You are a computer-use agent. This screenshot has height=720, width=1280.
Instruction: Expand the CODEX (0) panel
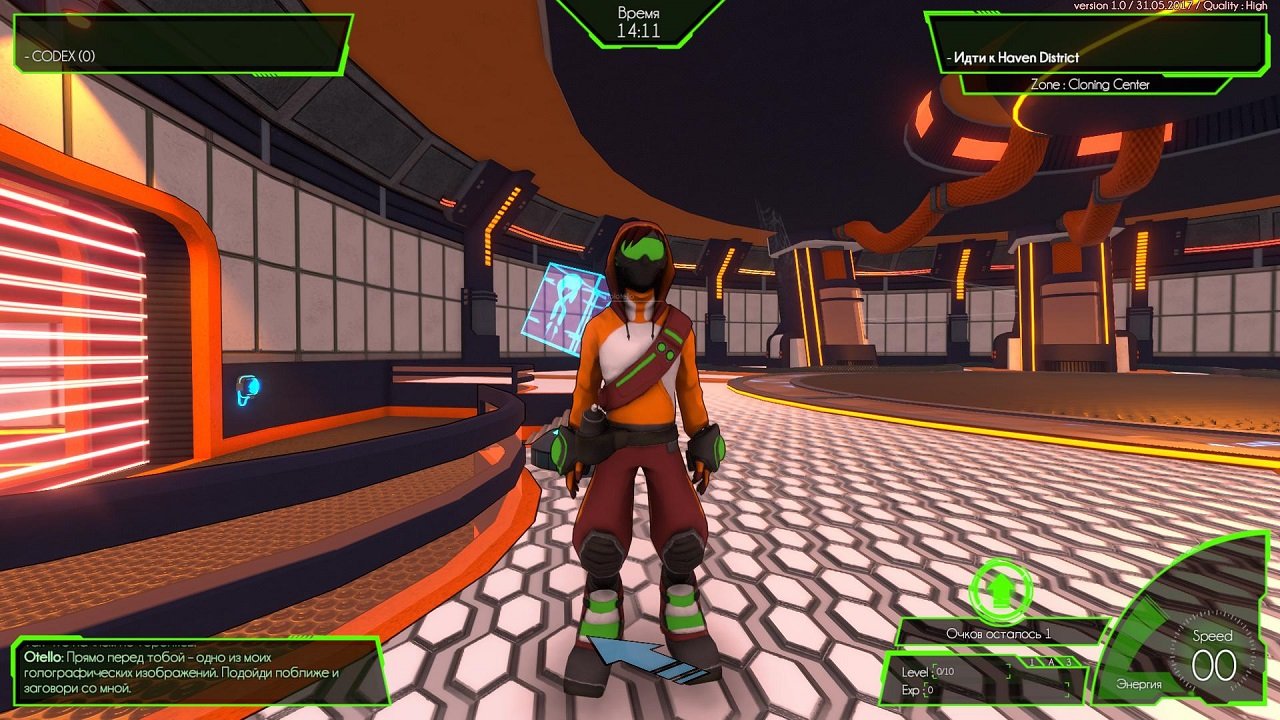click(x=62, y=58)
